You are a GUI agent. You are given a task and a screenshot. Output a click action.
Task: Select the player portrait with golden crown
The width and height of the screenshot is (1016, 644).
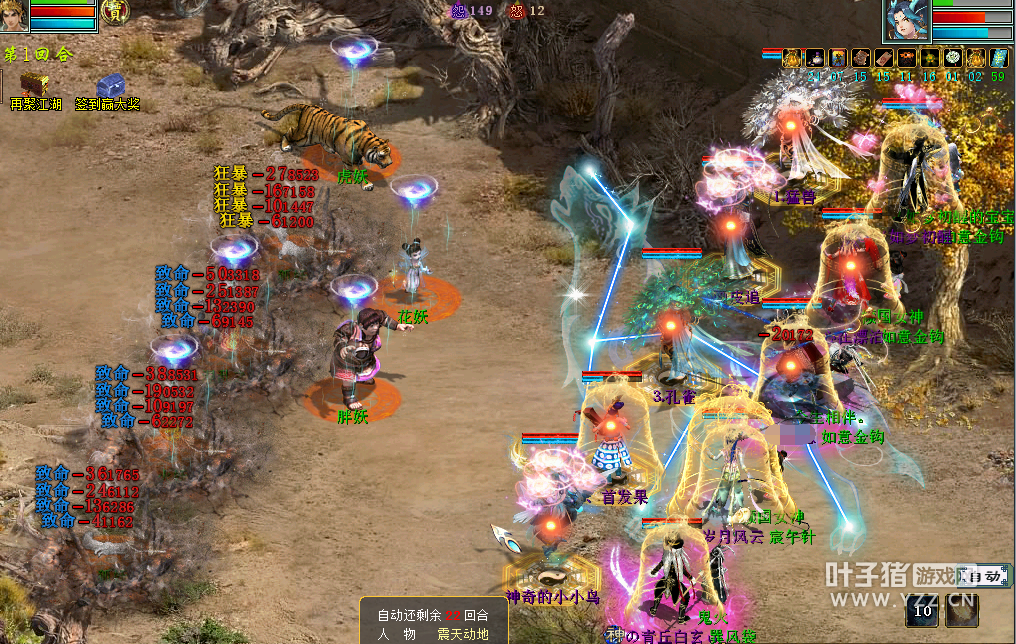(x=14, y=14)
